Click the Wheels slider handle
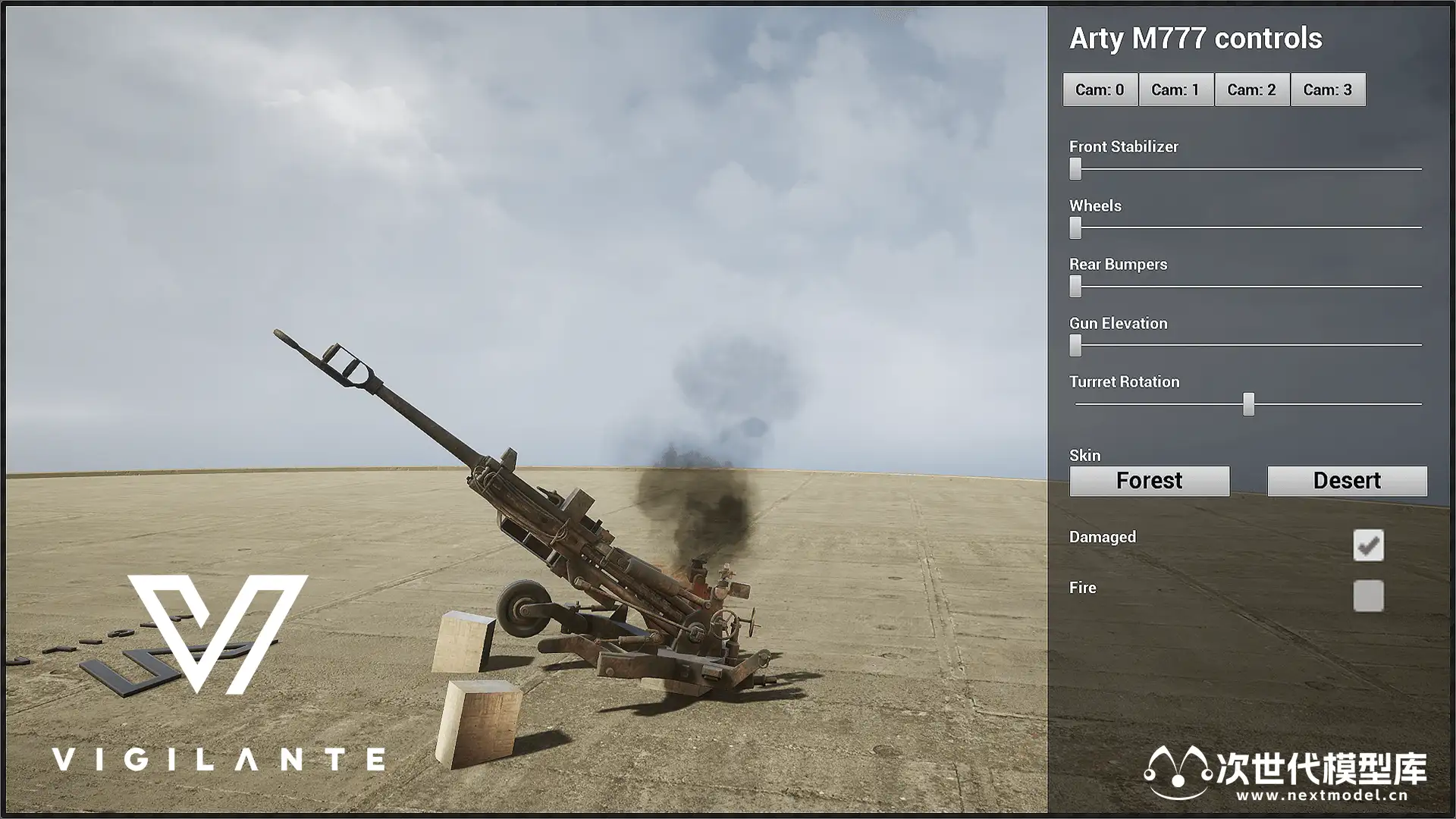Image resolution: width=1456 pixels, height=819 pixels. [x=1075, y=227]
